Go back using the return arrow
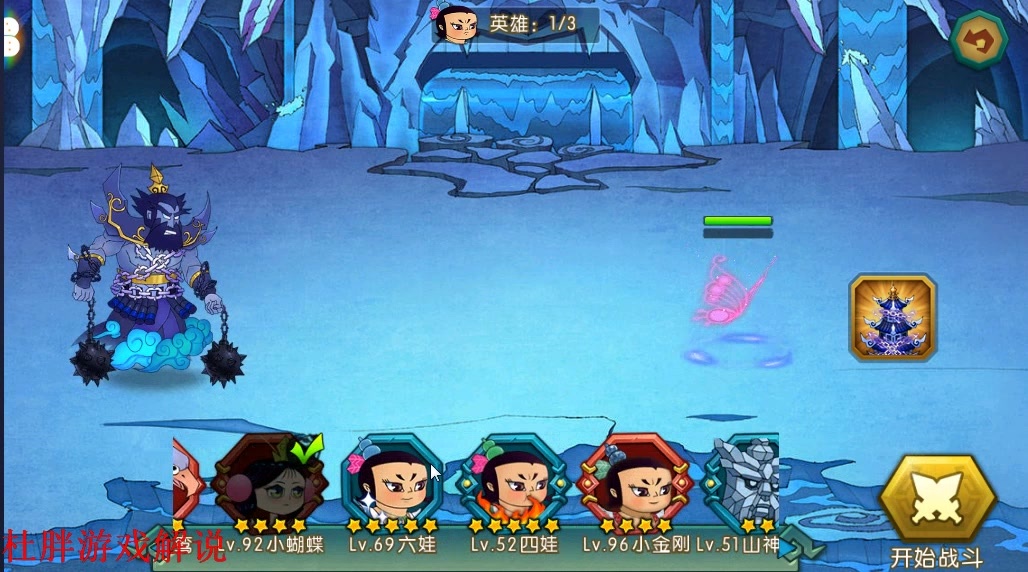Viewport: 1028px width, 572px height. click(979, 41)
